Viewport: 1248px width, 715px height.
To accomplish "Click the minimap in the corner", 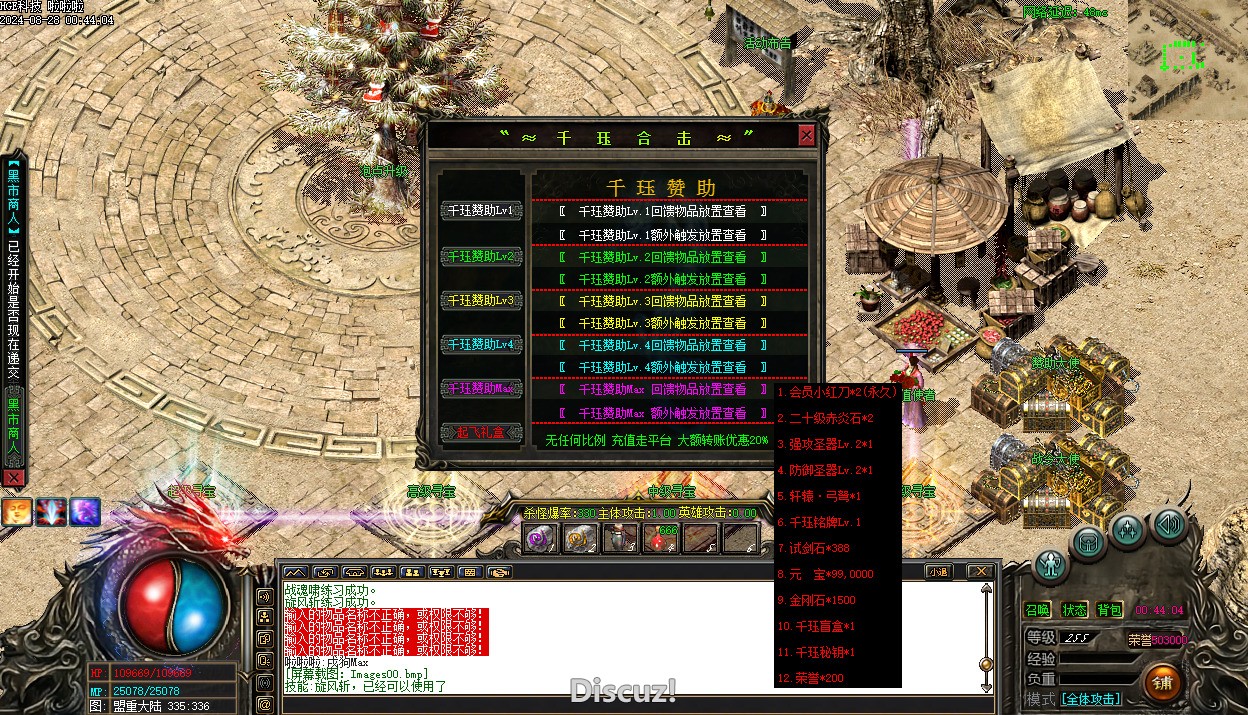I will 1188,60.
